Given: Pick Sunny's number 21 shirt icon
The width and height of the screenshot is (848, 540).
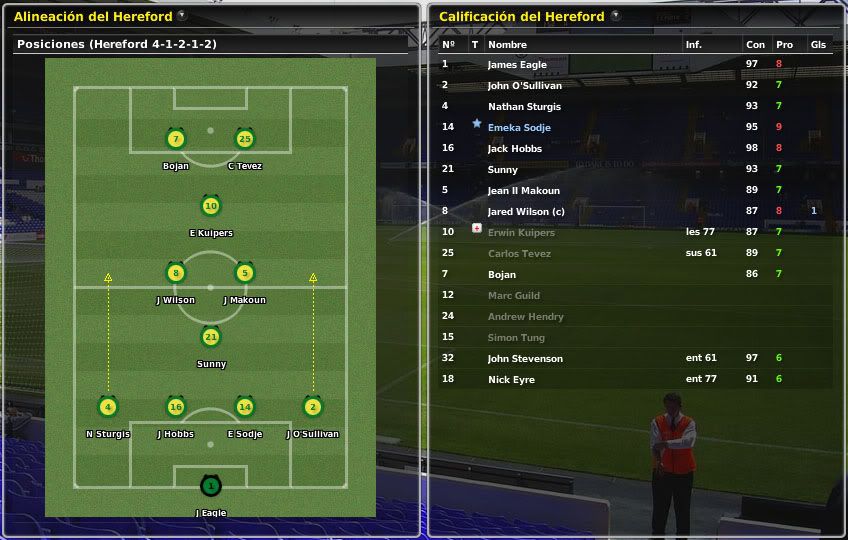Looking at the screenshot, I should click(210, 338).
